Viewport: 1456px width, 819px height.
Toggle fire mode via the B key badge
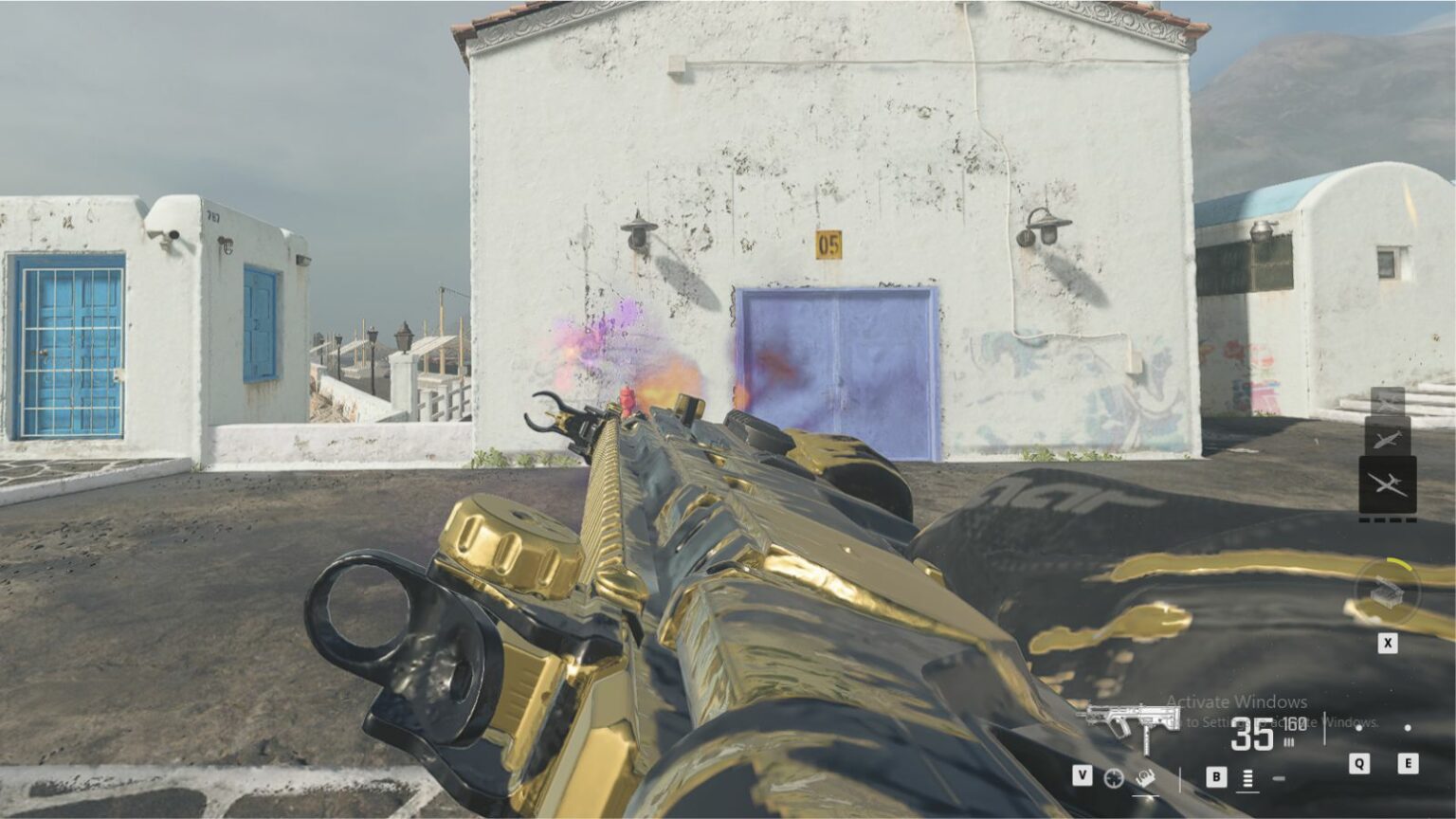[x=1216, y=777]
